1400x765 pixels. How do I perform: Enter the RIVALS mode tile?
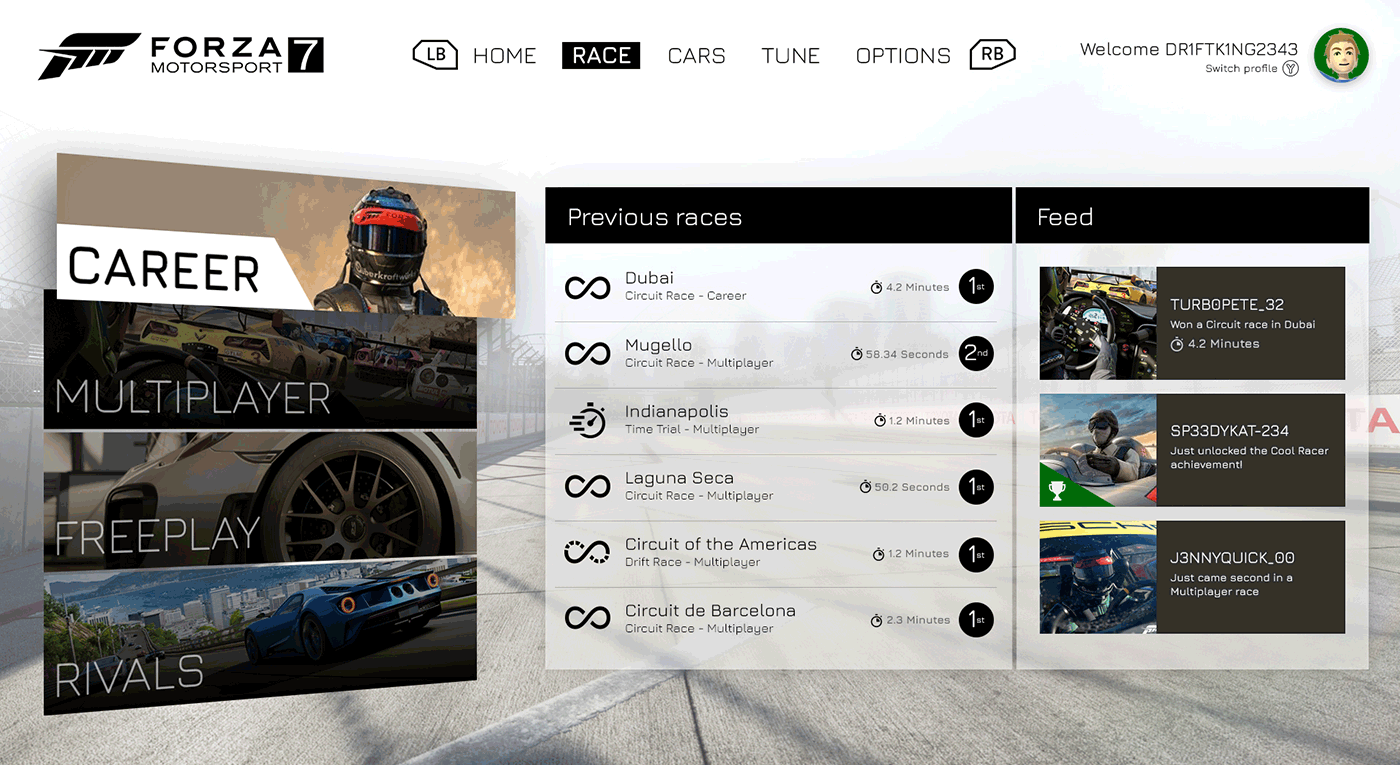pos(260,640)
